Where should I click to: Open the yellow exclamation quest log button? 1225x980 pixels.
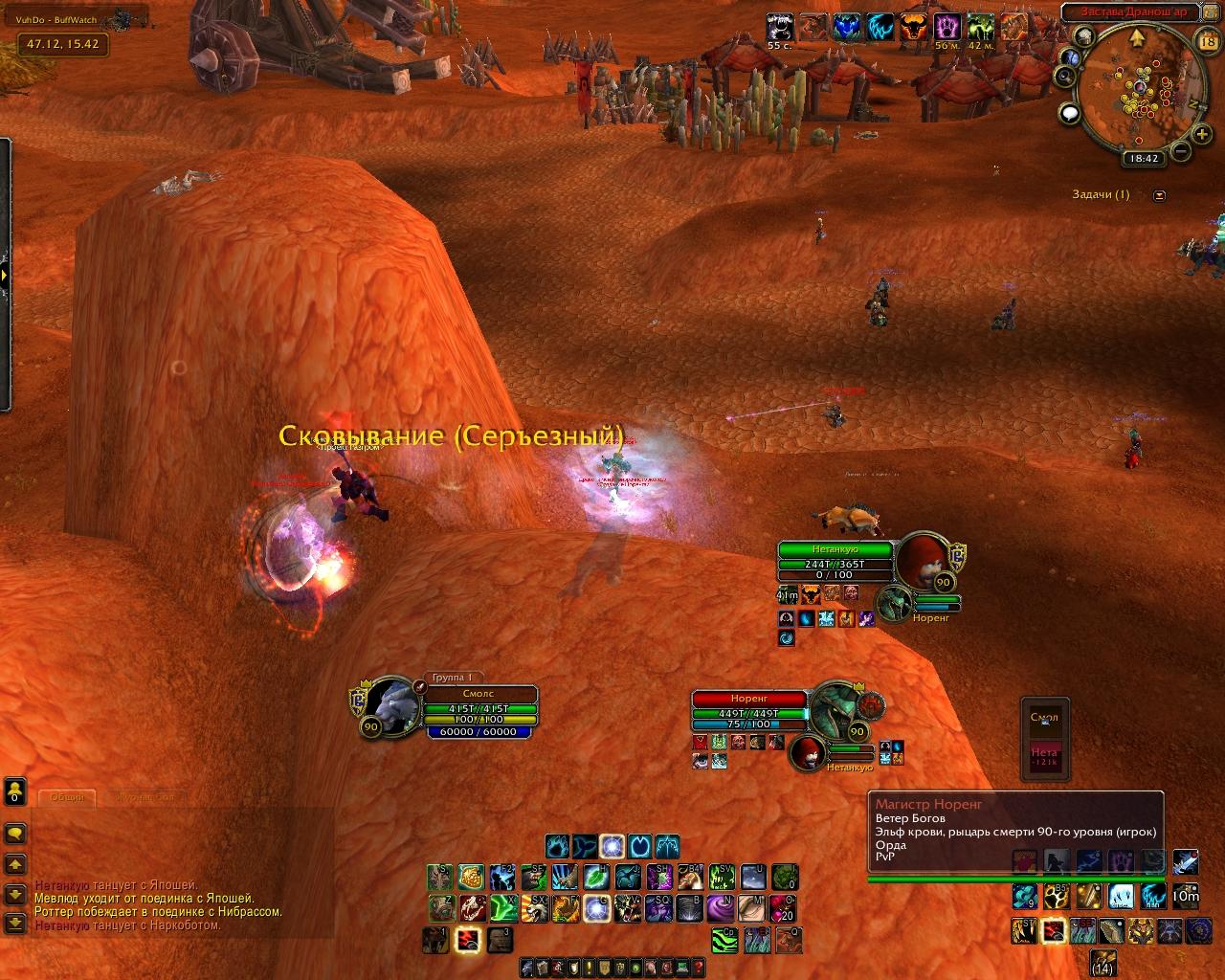(x=590, y=968)
